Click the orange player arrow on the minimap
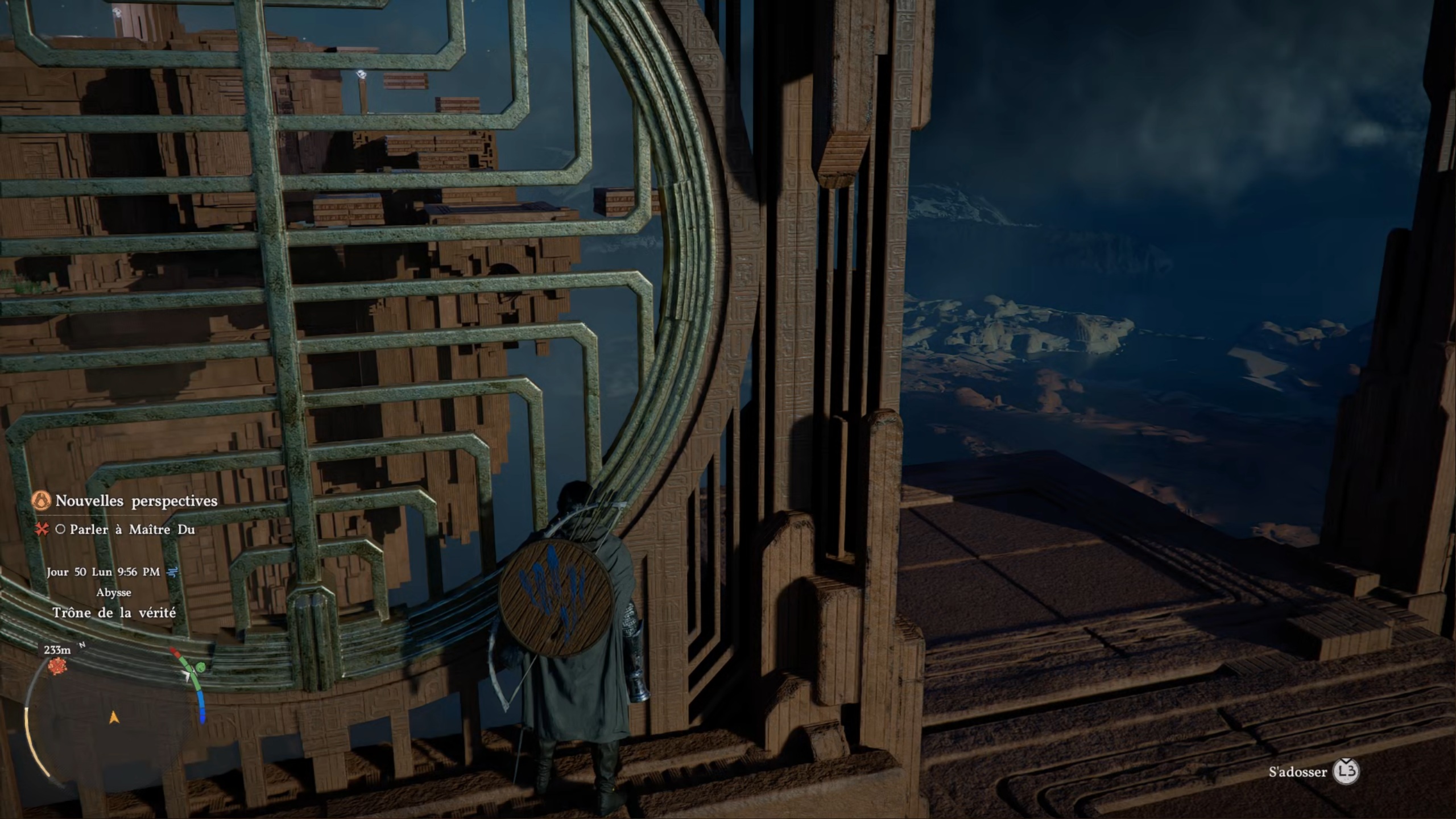 coord(114,718)
